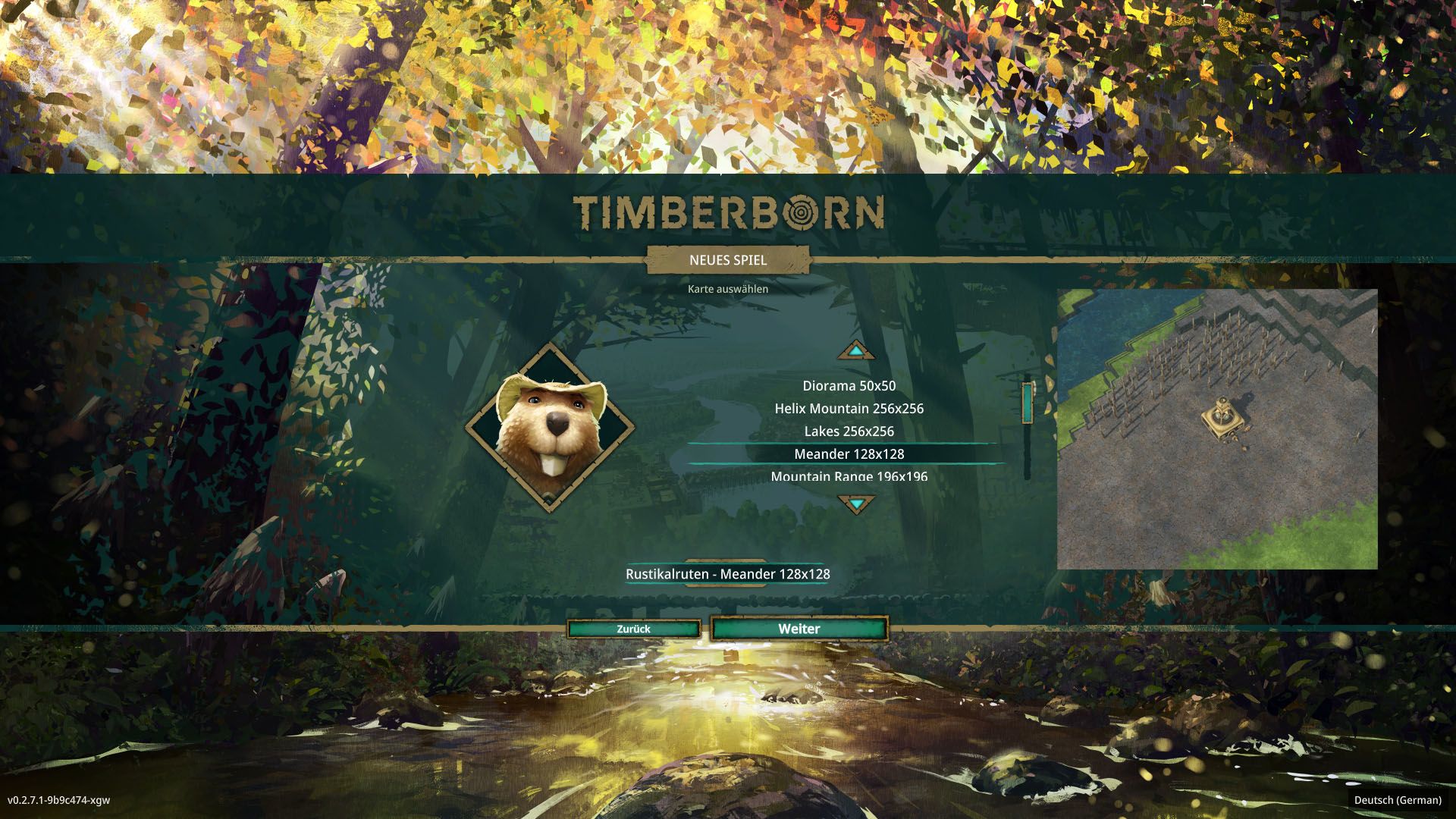The image size is (1456, 819).
Task: Select the Diorama 50x50 map
Action: [849, 385]
